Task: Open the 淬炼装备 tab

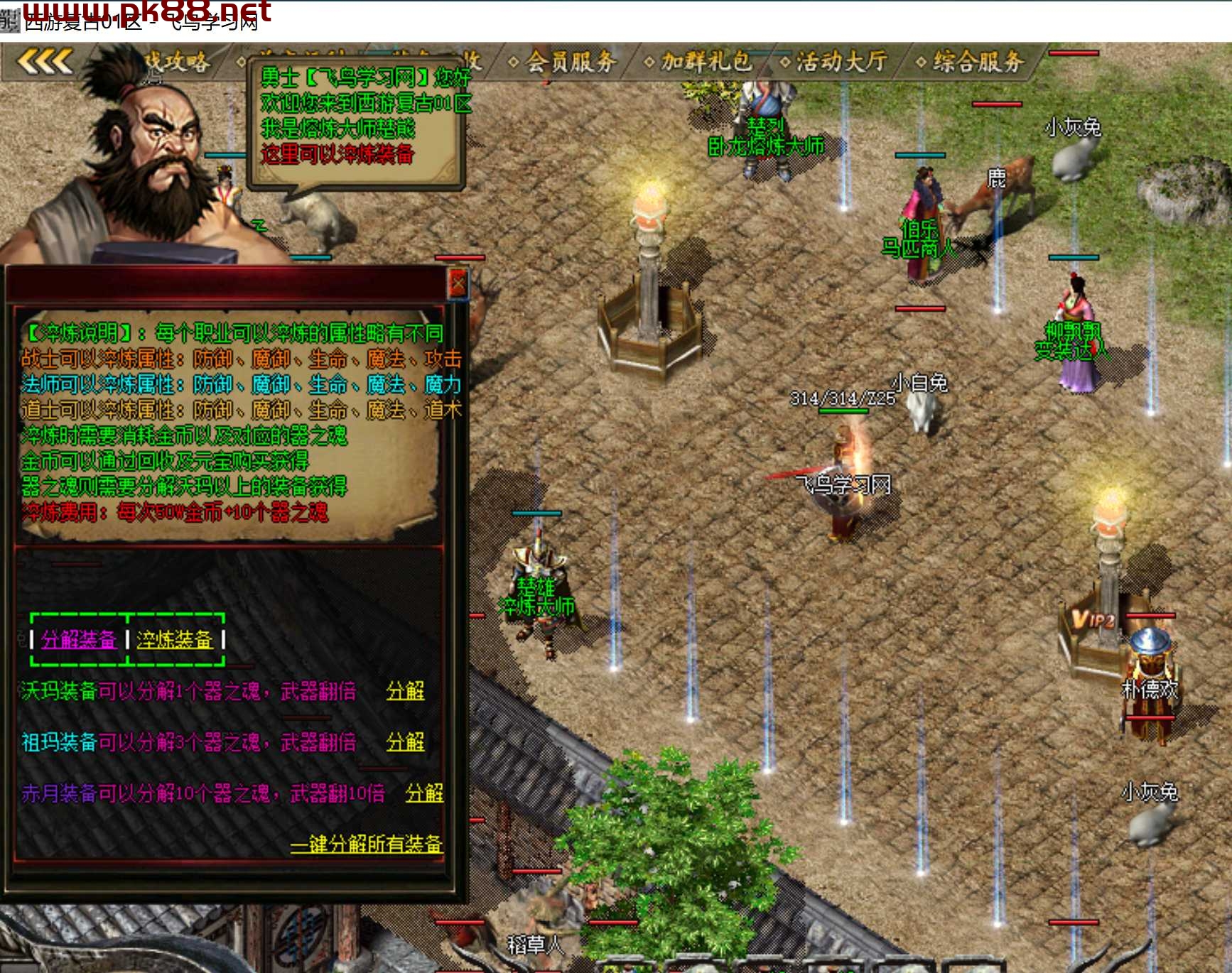Action: click(175, 640)
